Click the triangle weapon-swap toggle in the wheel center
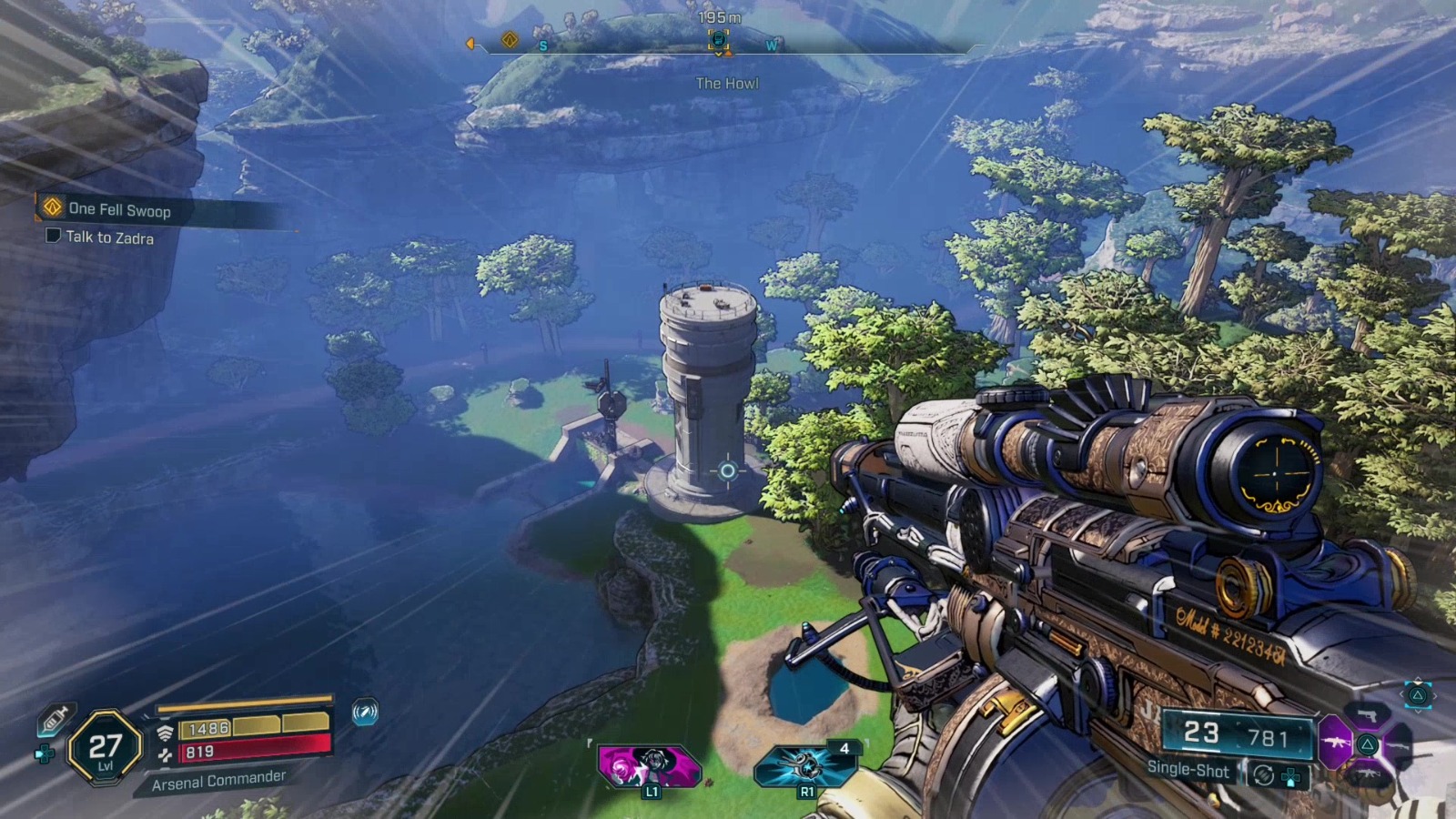Image resolution: width=1456 pixels, height=819 pixels. (x=1368, y=745)
